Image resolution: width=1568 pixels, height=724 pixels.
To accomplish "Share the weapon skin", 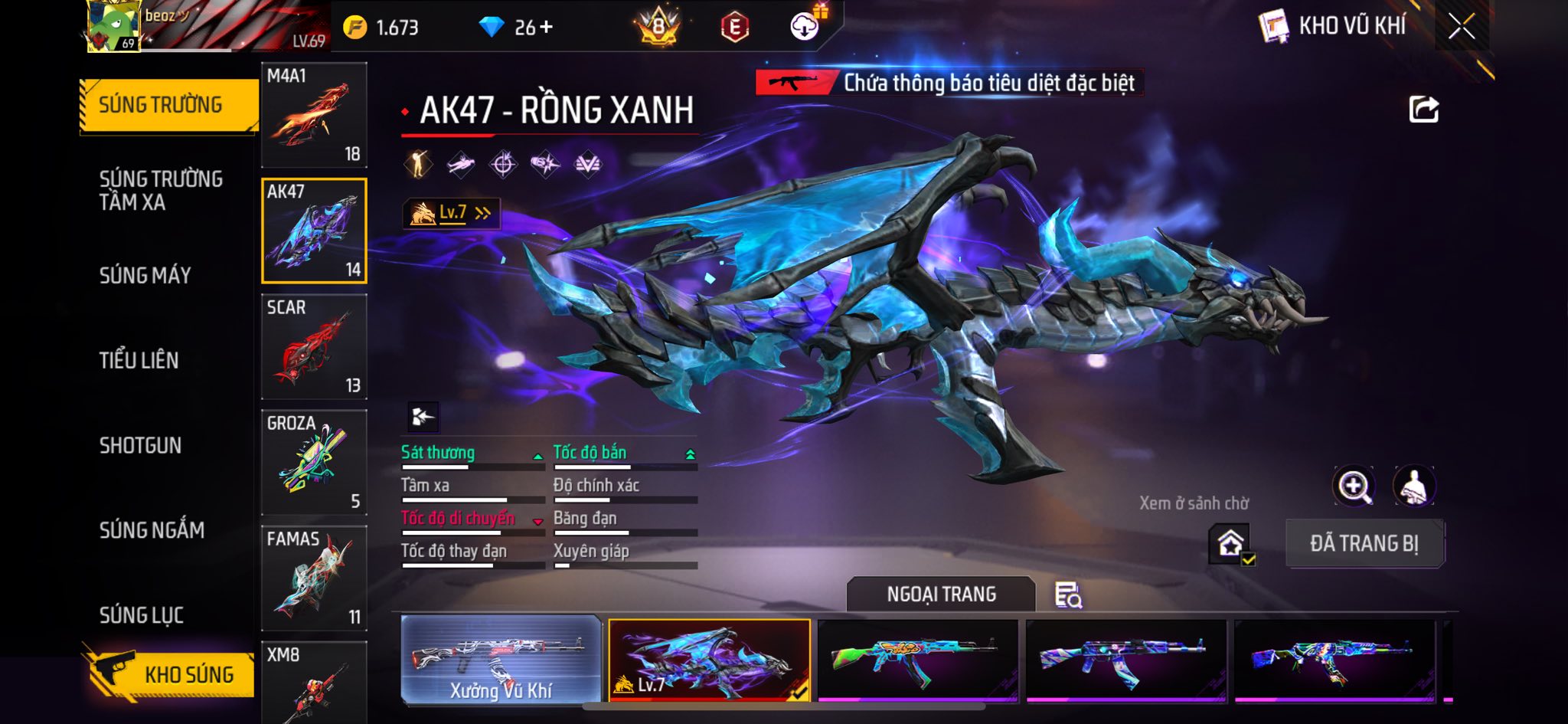I will (x=1423, y=110).
